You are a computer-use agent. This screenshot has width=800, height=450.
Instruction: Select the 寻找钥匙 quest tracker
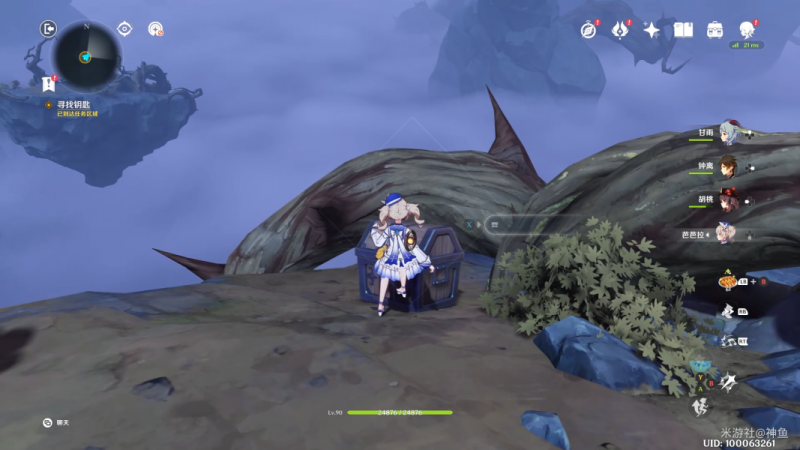pyautogui.click(x=72, y=103)
